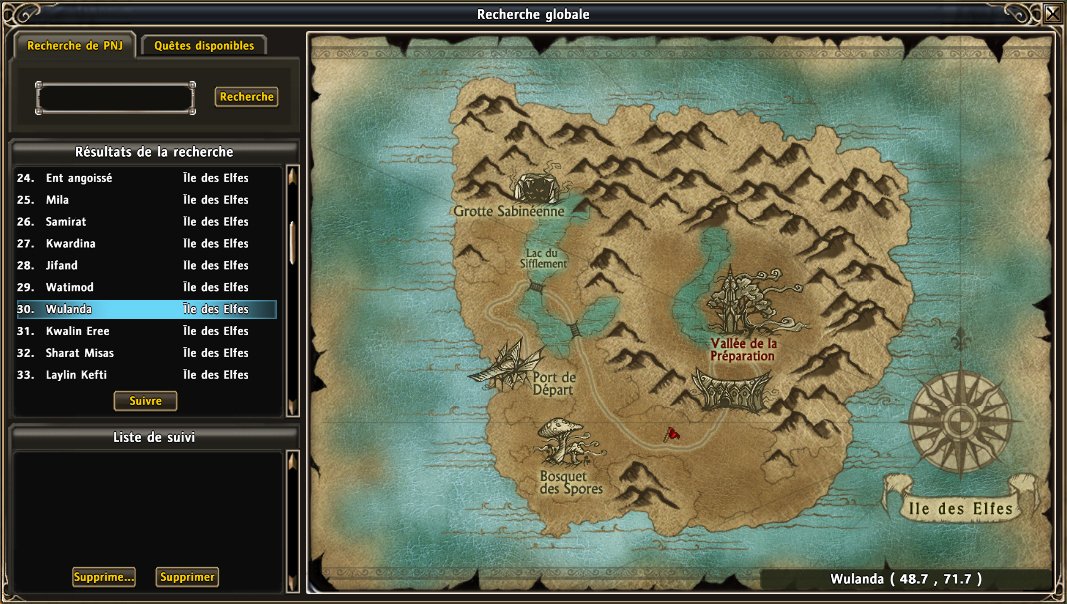Choose the Watimod result row
The image size is (1067, 604).
pyautogui.click(x=146, y=288)
